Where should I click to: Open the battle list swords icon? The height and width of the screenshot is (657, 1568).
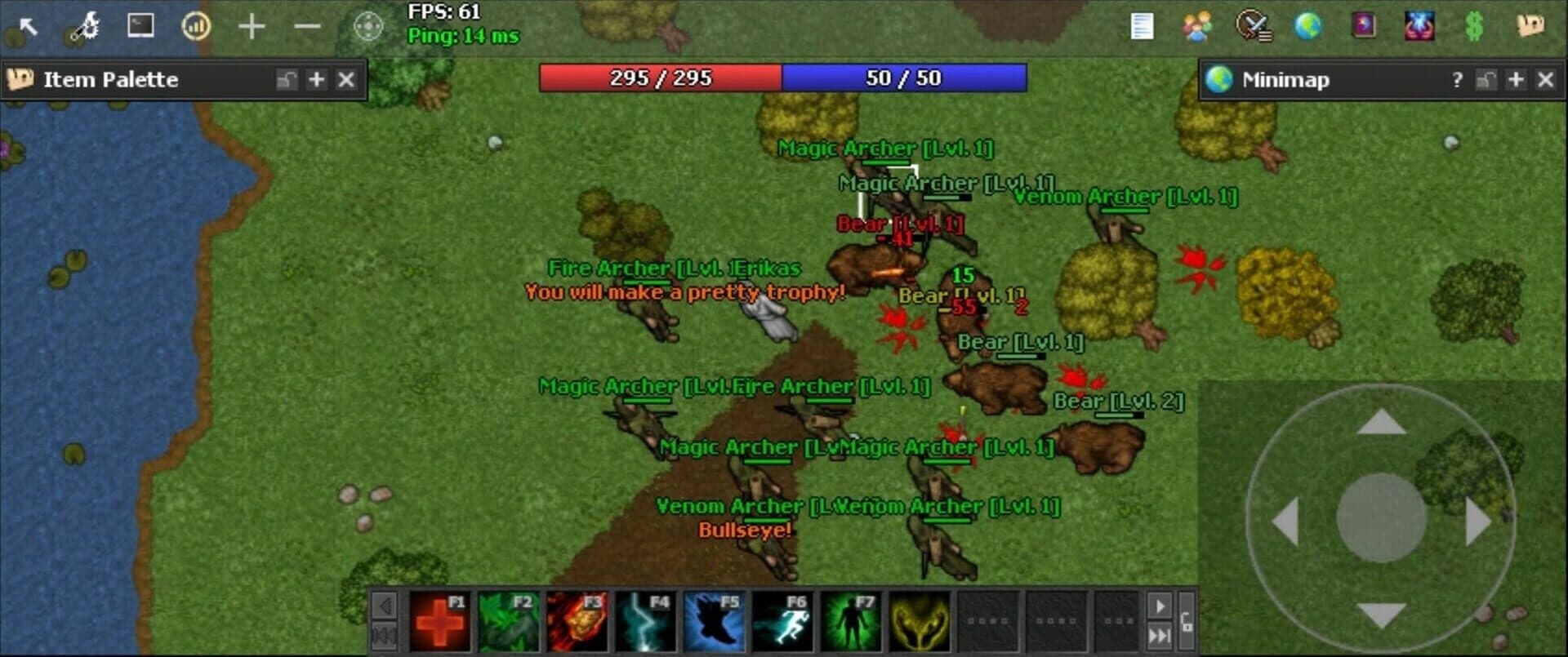pos(1255,27)
